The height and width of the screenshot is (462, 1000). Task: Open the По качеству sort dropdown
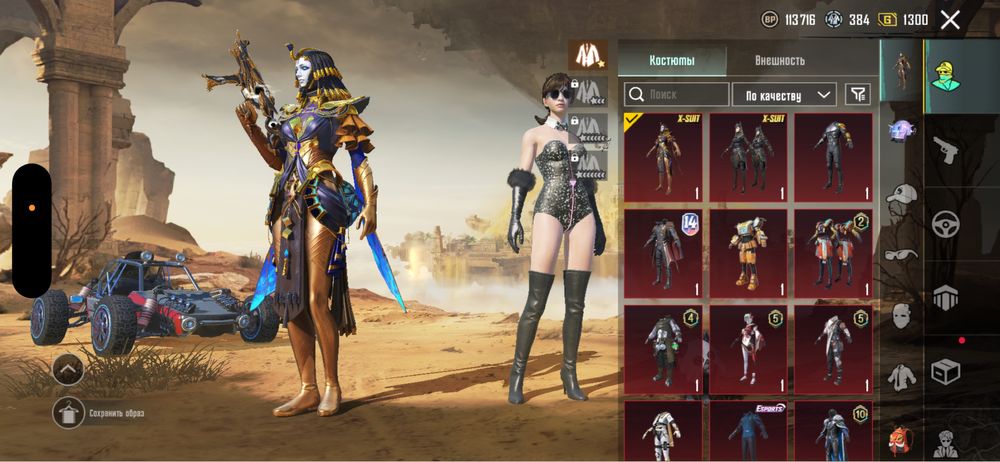click(x=784, y=95)
